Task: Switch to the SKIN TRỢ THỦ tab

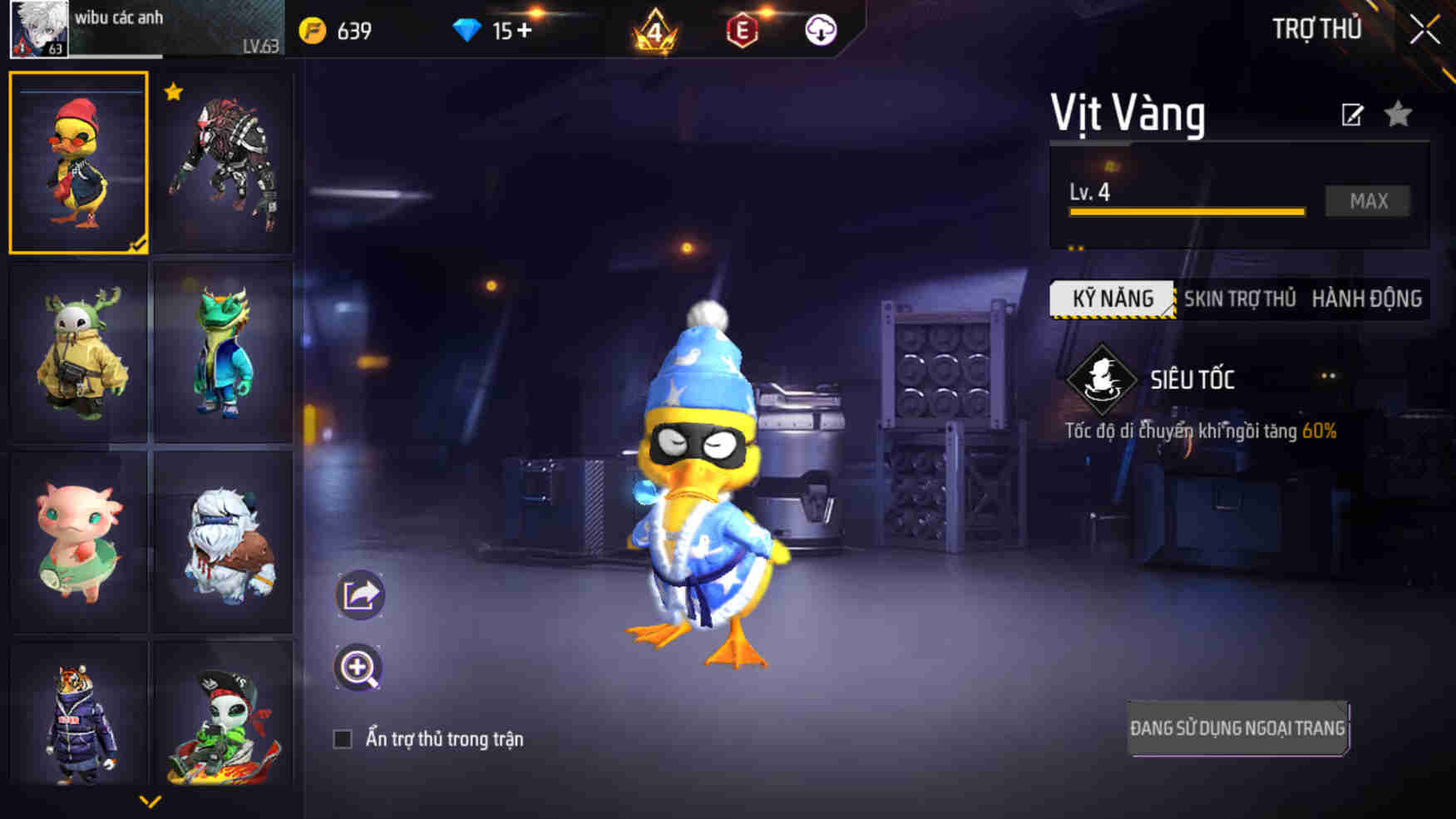Action: pos(1238,298)
